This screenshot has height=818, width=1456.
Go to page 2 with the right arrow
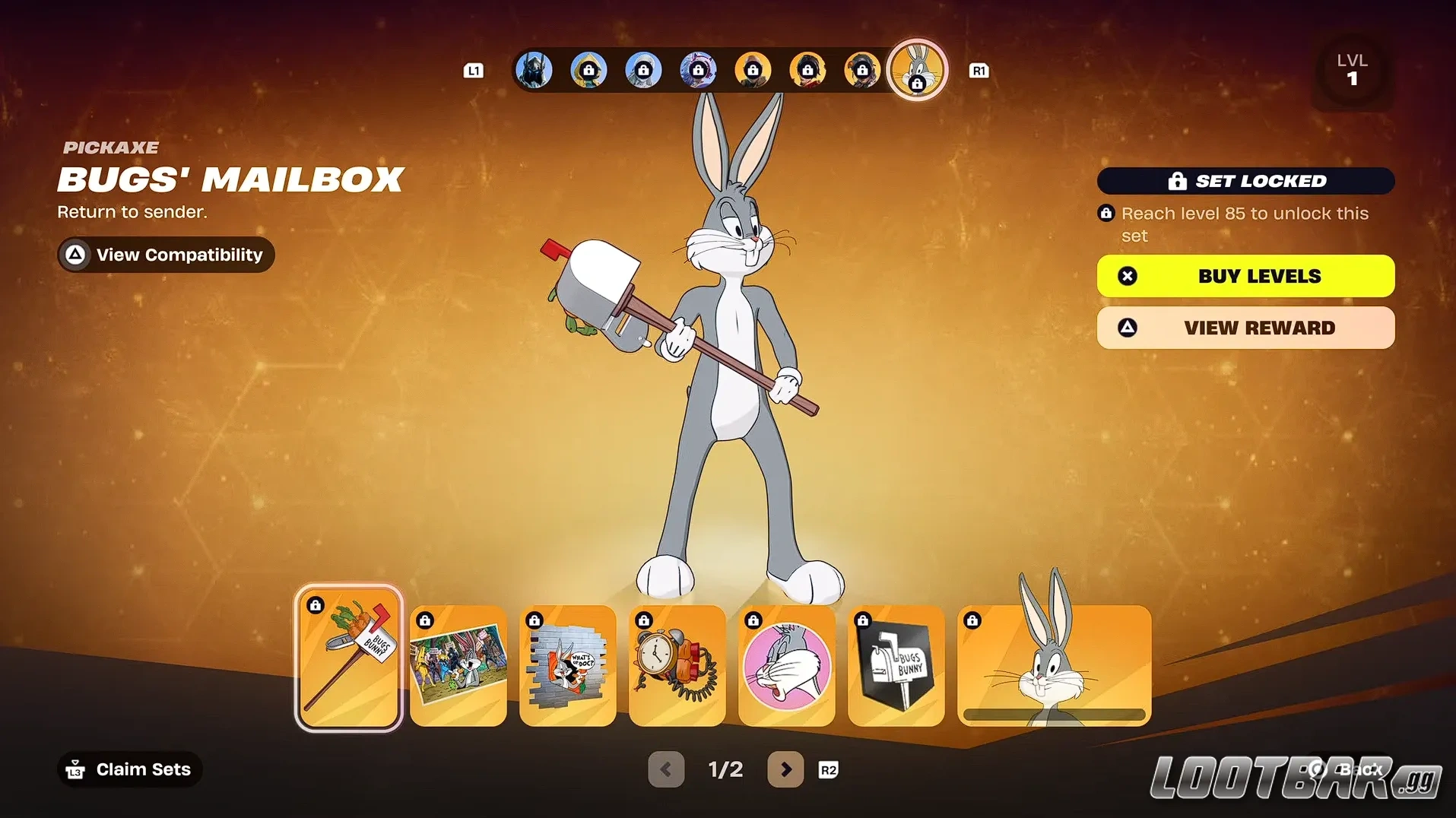(x=785, y=769)
